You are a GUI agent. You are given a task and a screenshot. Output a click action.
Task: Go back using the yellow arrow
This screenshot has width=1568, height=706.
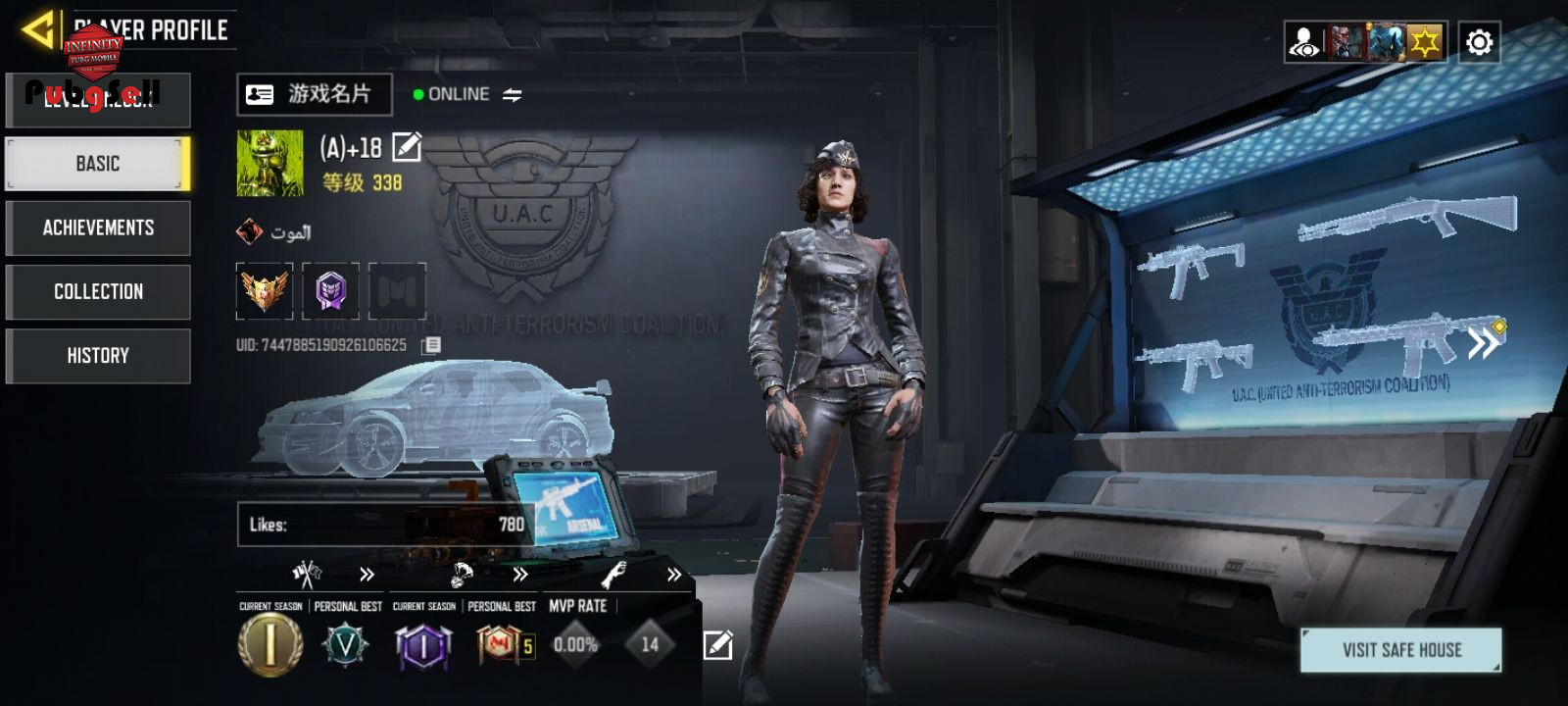point(39,29)
